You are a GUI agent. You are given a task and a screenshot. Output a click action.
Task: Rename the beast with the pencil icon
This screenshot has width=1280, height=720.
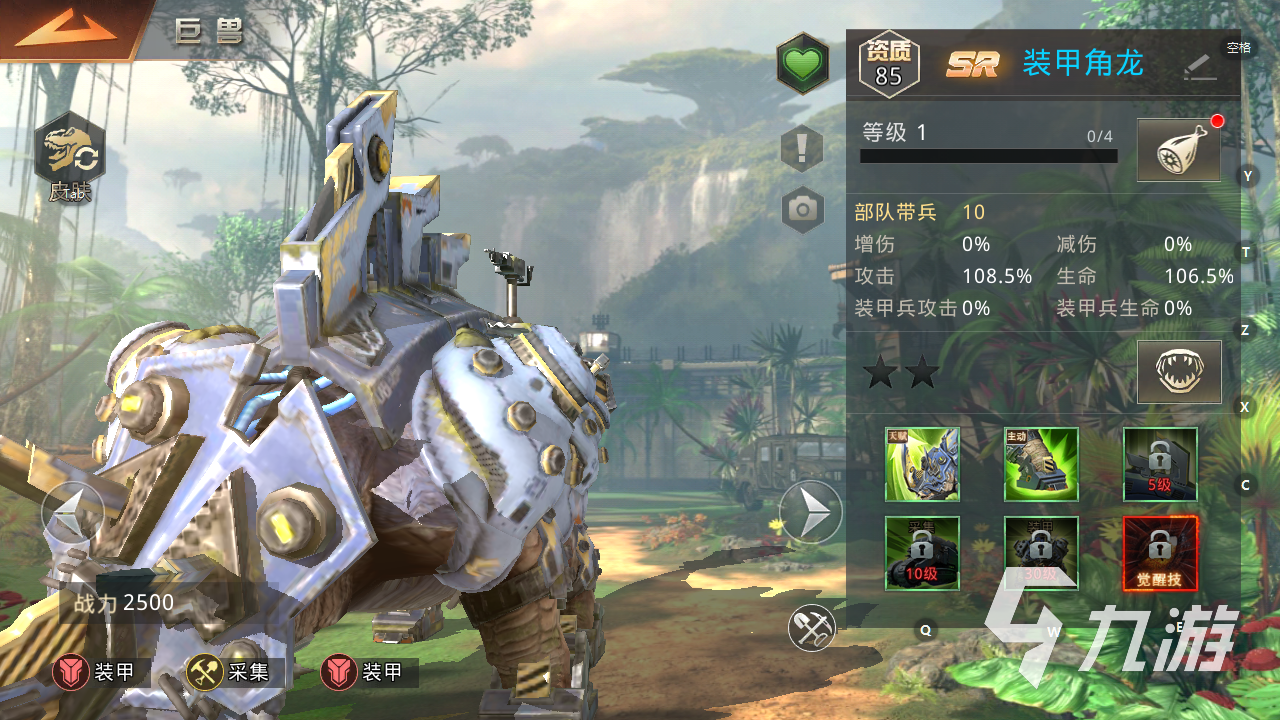[x=1199, y=66]
